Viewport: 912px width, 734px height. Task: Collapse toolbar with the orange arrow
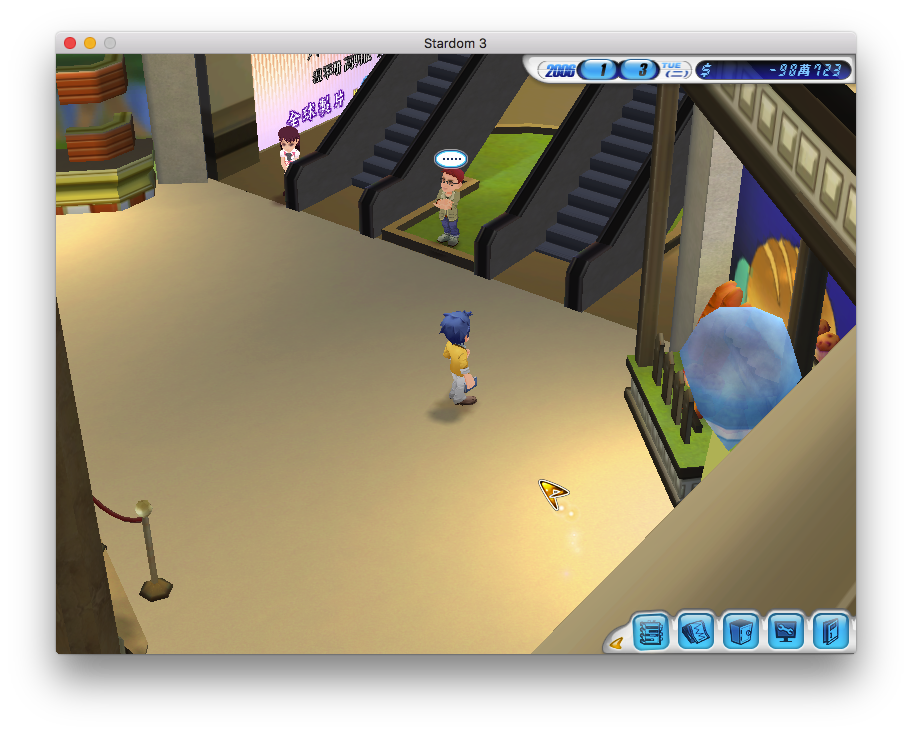point(616,643)
